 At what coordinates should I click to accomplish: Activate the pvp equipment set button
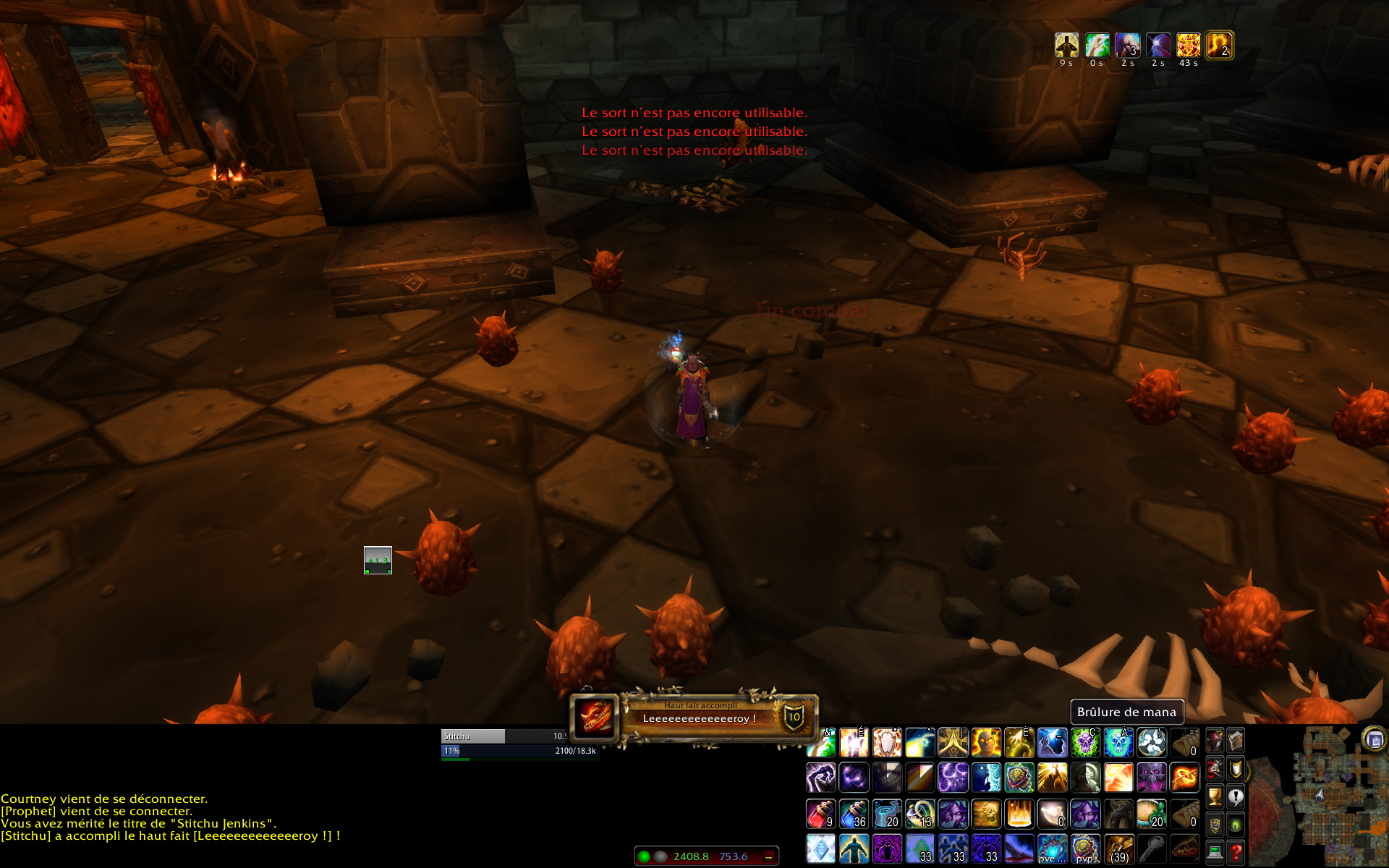coord(1085,848)
